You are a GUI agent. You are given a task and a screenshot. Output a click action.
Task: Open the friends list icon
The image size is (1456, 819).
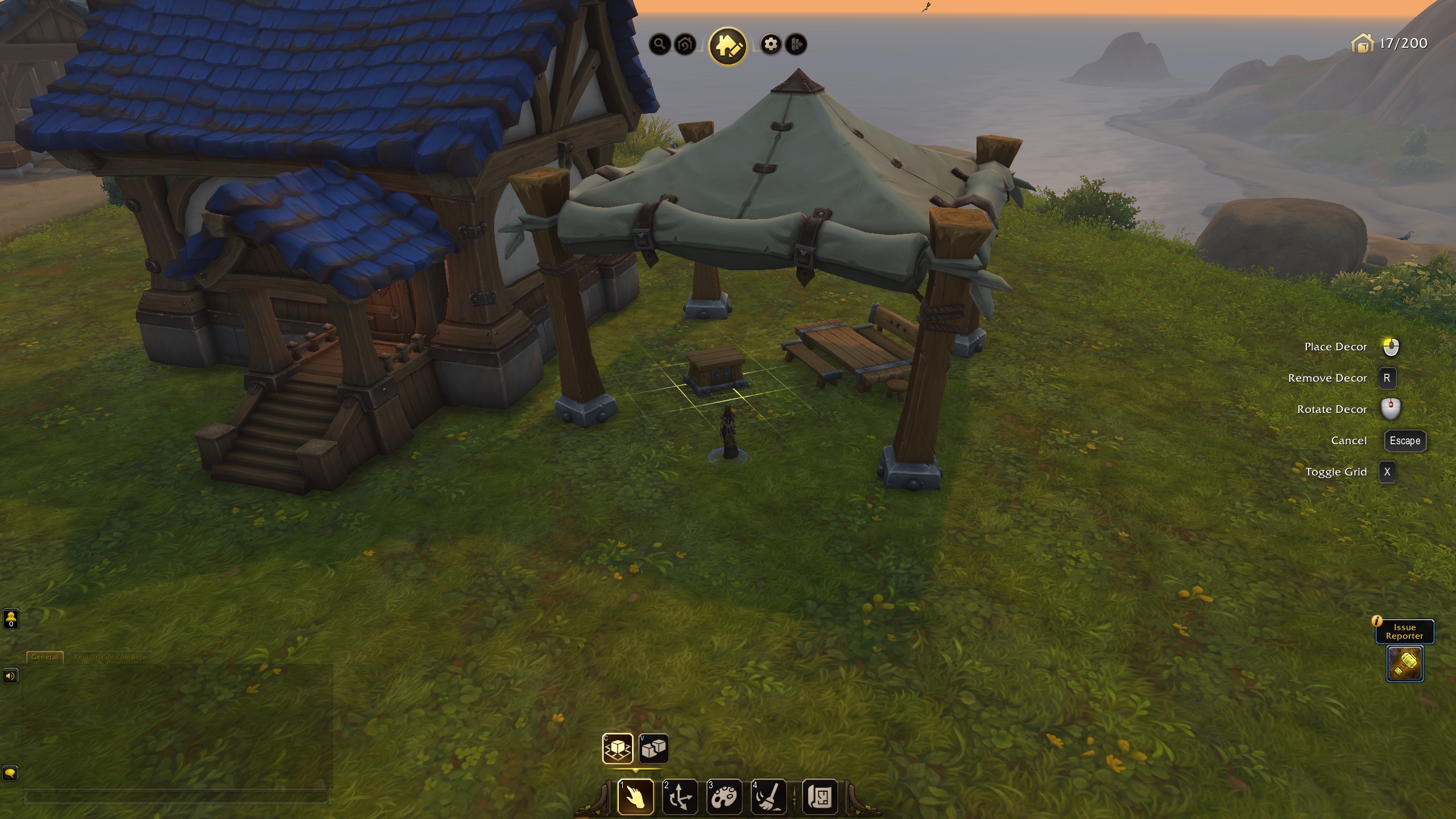click(x=11, y=618)
